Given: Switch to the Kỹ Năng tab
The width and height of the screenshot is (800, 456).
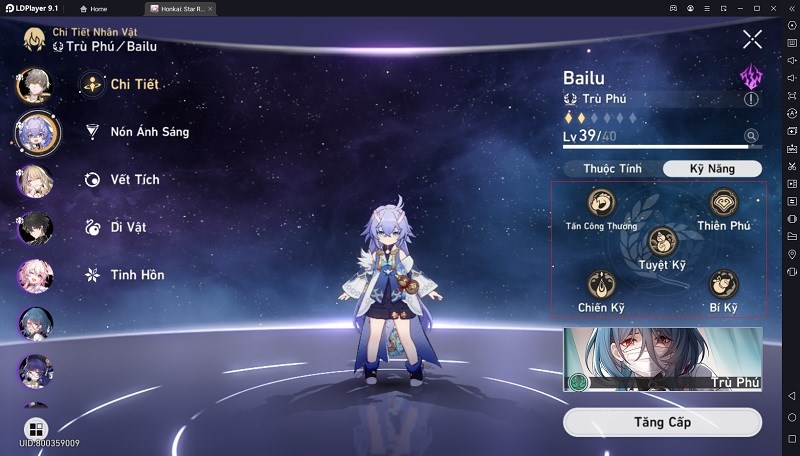Looking at the screenshot, I should [712, 169].
